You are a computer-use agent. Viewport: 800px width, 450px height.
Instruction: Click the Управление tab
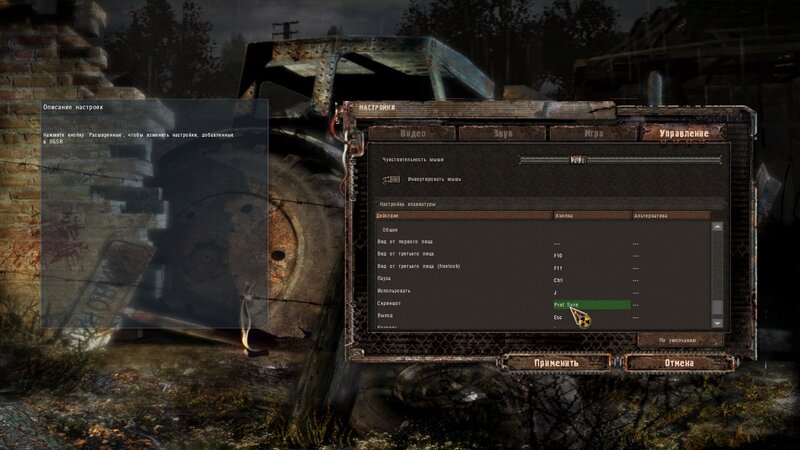[x=681, y=133]
